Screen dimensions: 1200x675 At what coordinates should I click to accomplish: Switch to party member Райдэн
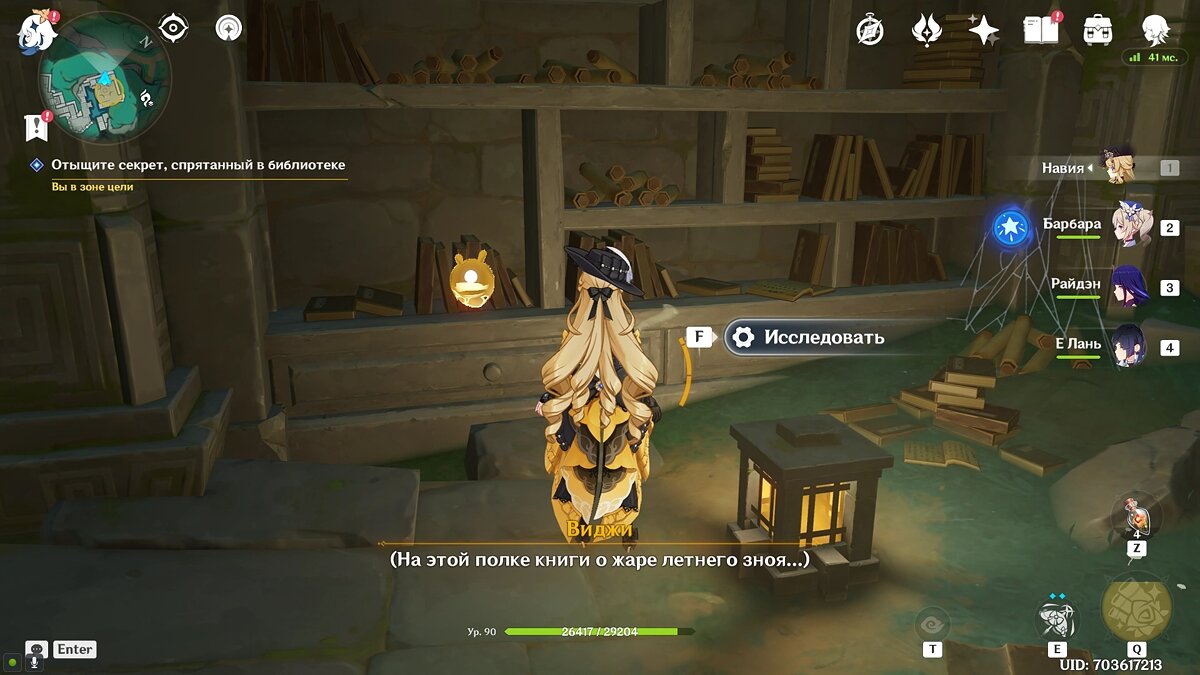(1129, 286)
